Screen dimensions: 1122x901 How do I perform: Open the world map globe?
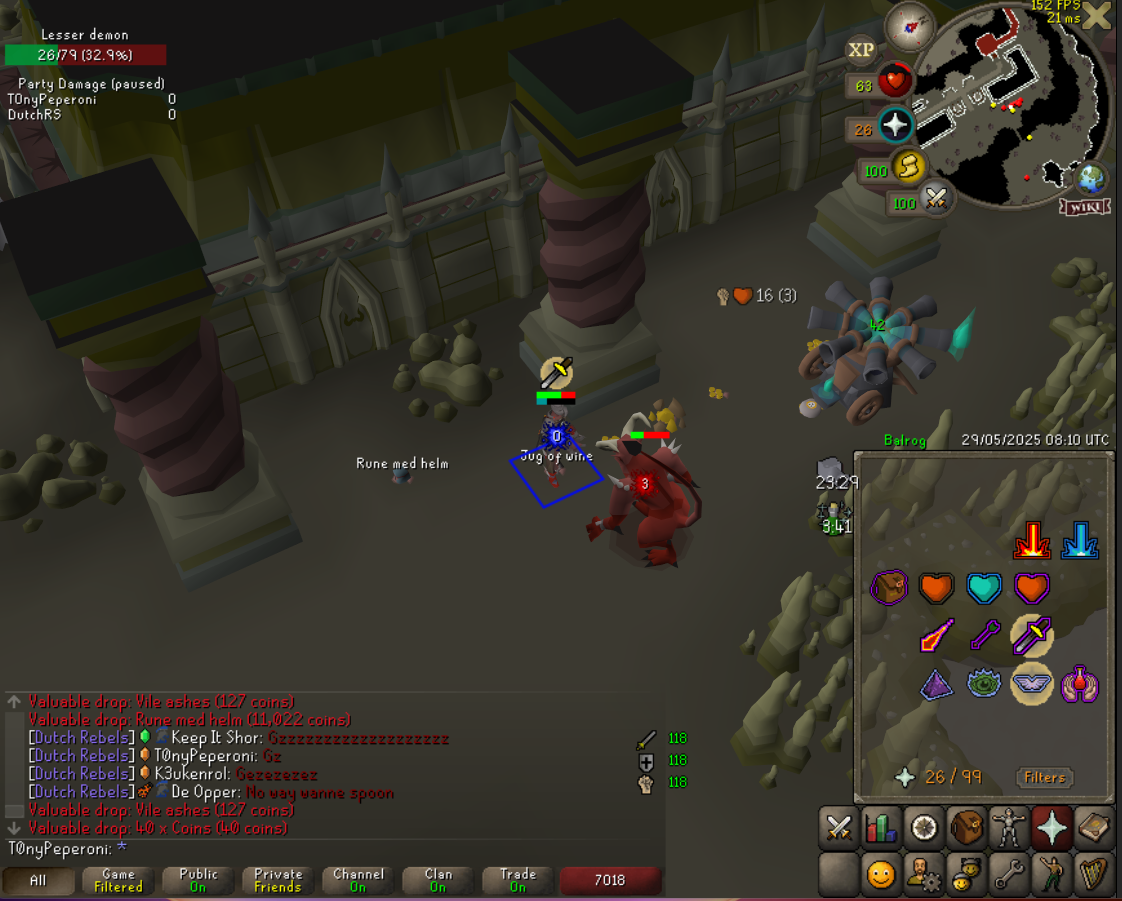[x=1089, y=180]
